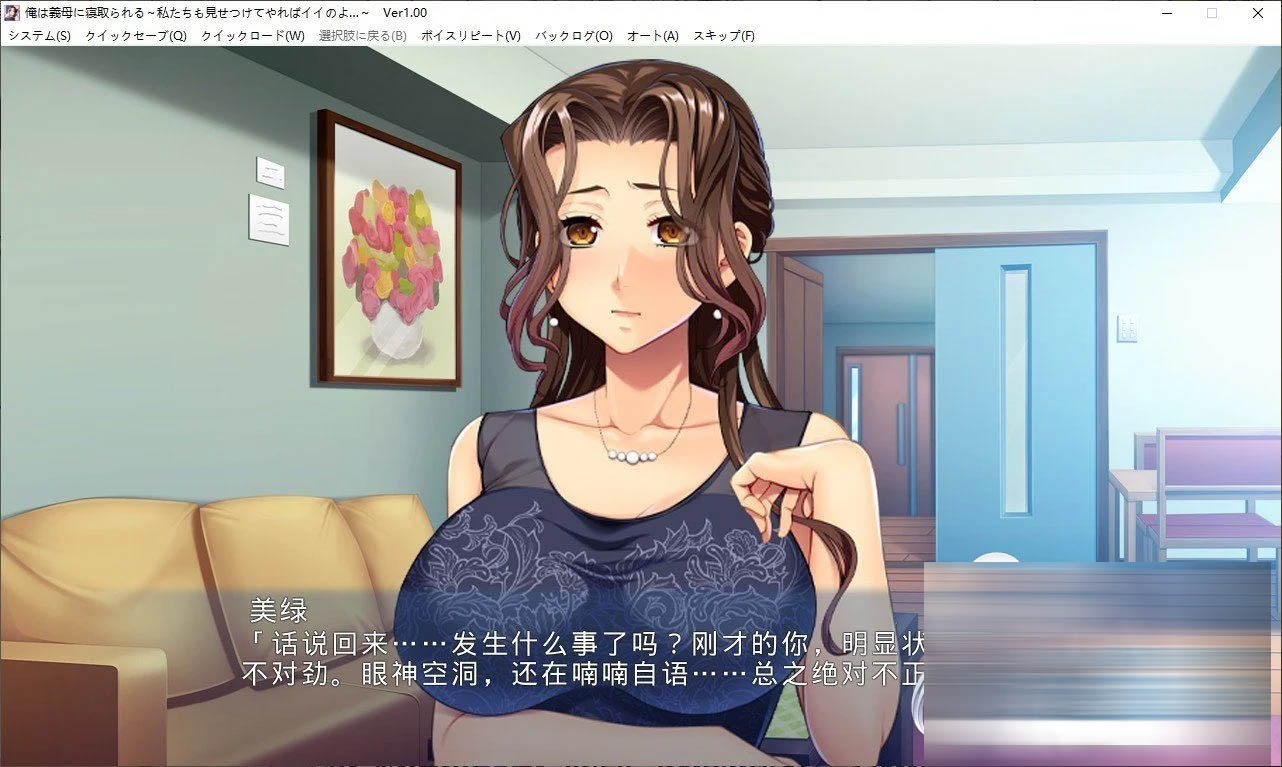This screenshot has width=1282, height=767.
Task: Click the mosaic preview box at bottom right
Action: (x=1100, y=660)
